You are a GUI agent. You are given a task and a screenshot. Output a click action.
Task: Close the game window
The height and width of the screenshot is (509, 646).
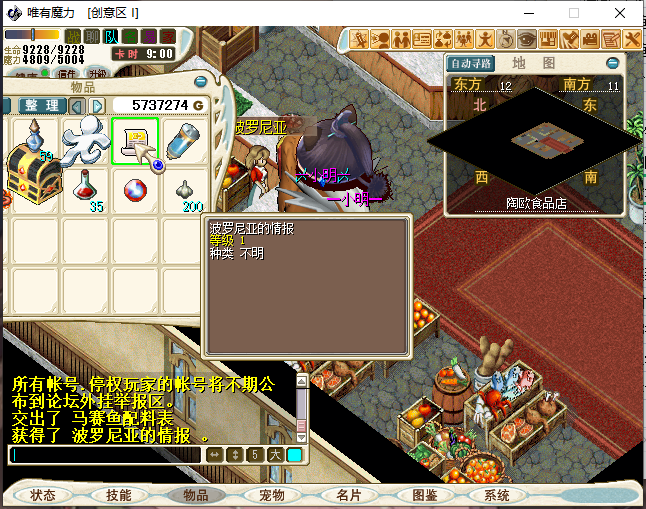click(621, 13)
